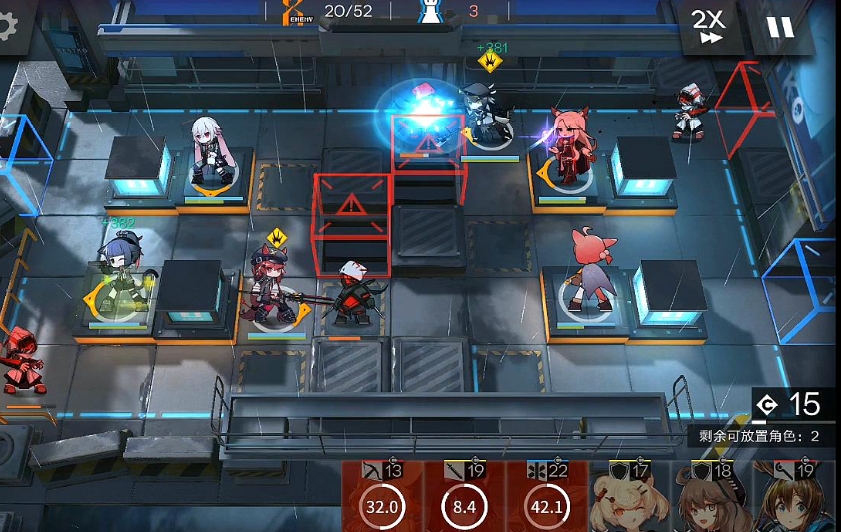Open the settings gear menu

8,26
